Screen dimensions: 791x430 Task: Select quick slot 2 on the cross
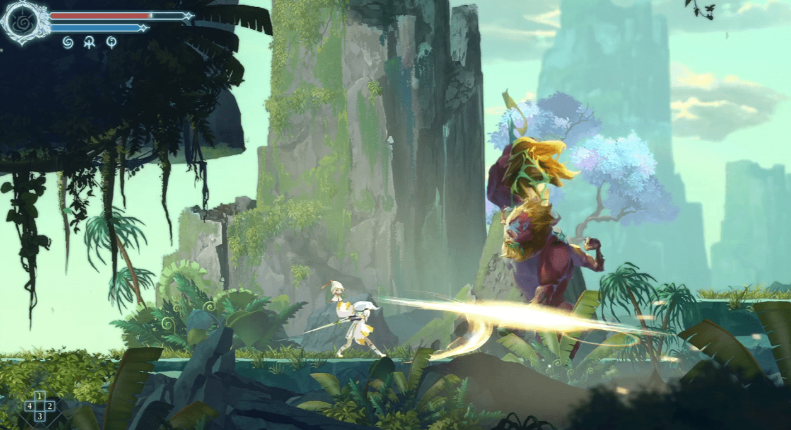coord(50,406)
